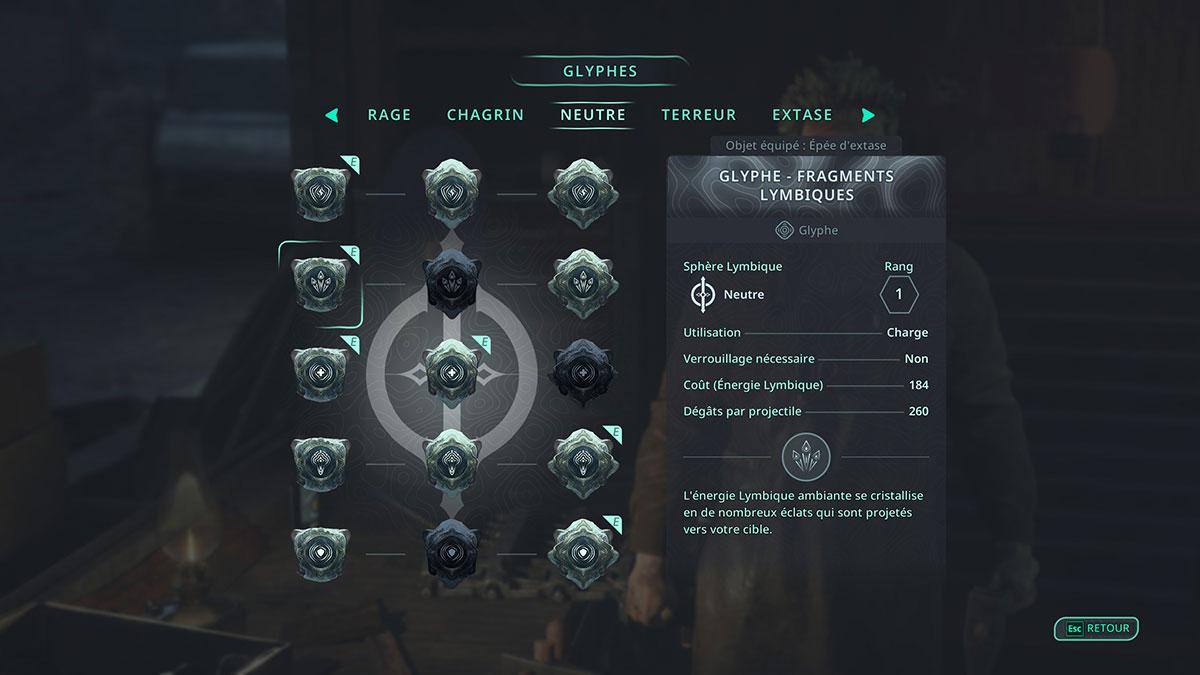Click the left arrow before Rage
This screenshot has height=675, width=1200.
[332, 115]
